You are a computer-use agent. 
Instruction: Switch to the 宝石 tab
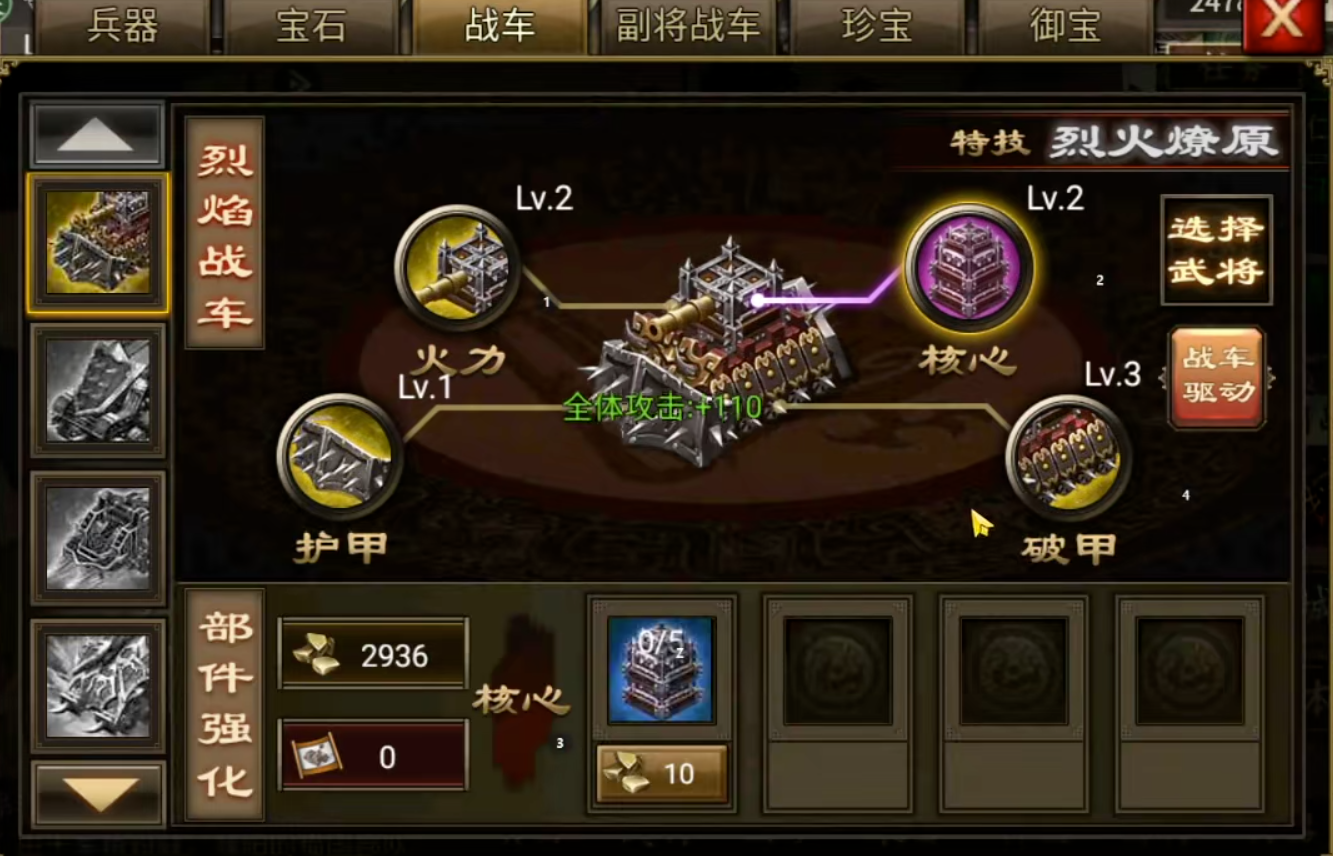[x=309, y=27]
